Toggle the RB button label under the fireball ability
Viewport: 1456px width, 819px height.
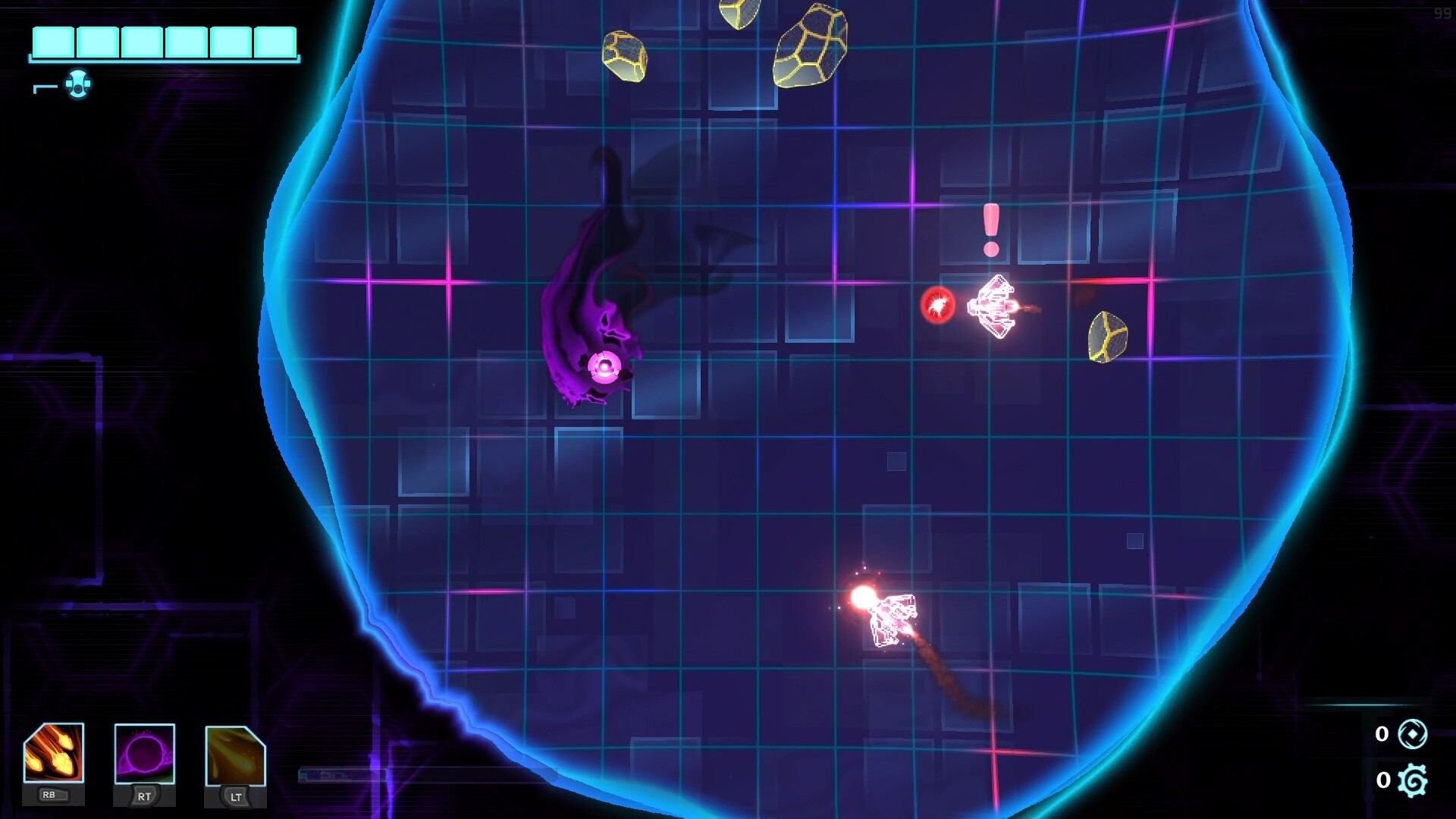55,795
